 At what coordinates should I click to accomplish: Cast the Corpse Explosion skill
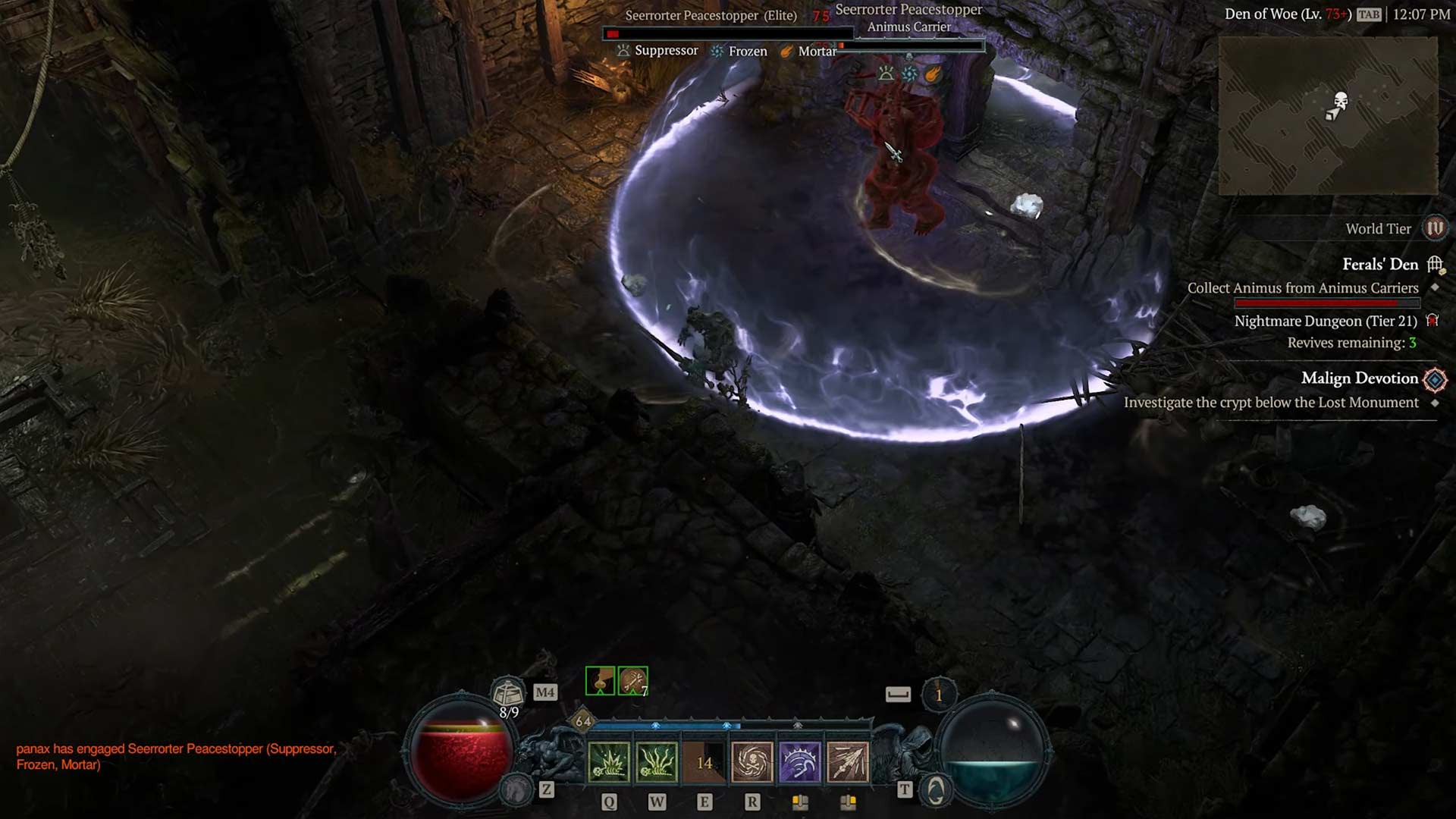[608, 761]
